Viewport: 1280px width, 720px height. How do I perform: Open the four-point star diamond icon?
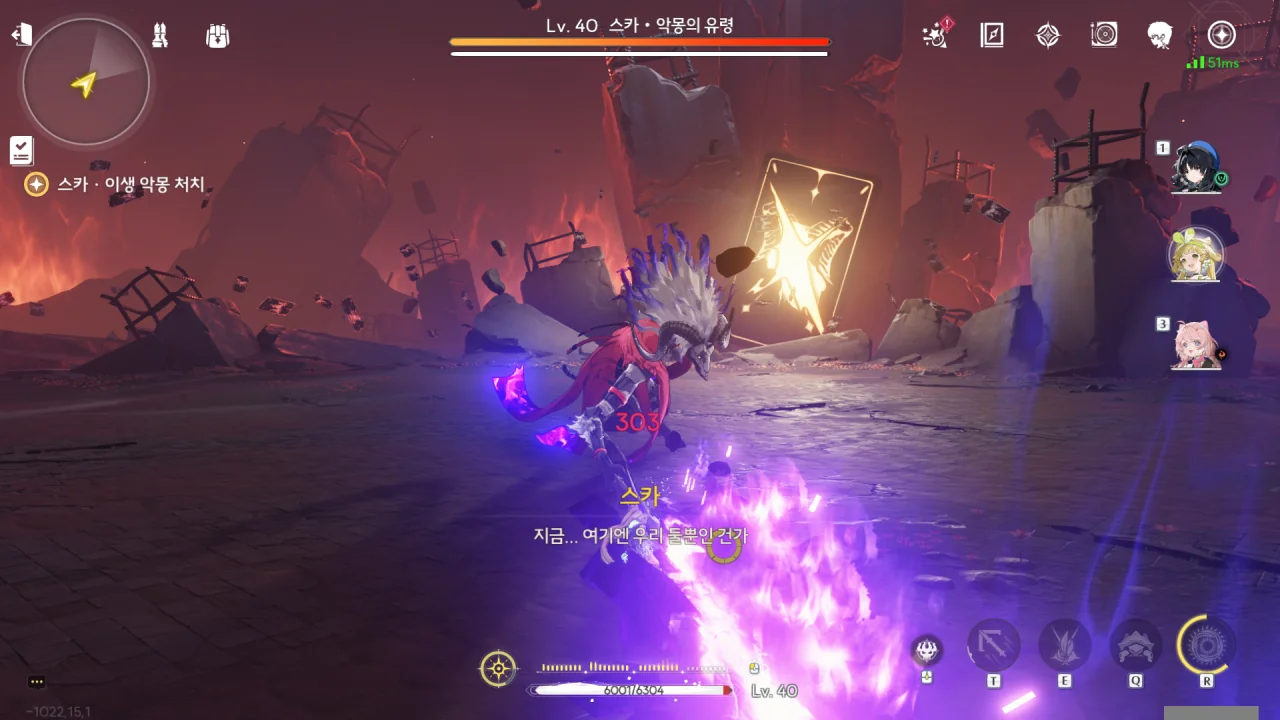point(1048,36)
